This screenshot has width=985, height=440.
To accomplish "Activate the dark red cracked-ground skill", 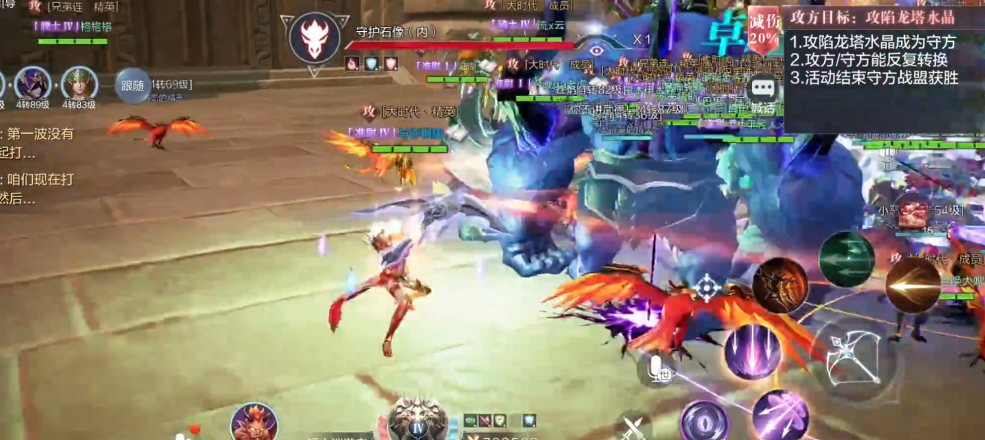I will coord(780,285).
